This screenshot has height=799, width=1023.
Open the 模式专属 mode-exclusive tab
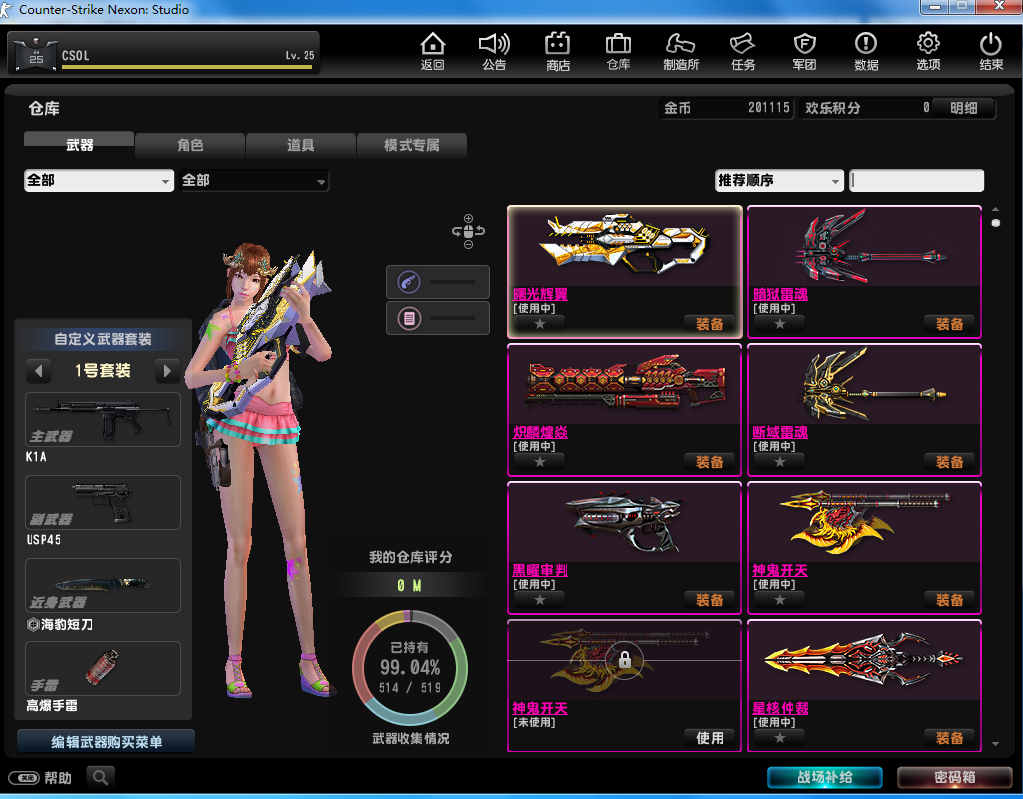pyautogui.click(x=412, y=146)
